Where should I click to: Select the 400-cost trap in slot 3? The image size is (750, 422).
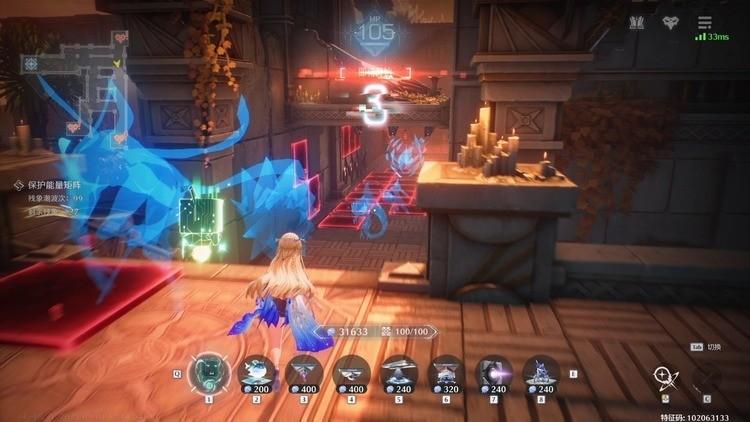point(303,371)
